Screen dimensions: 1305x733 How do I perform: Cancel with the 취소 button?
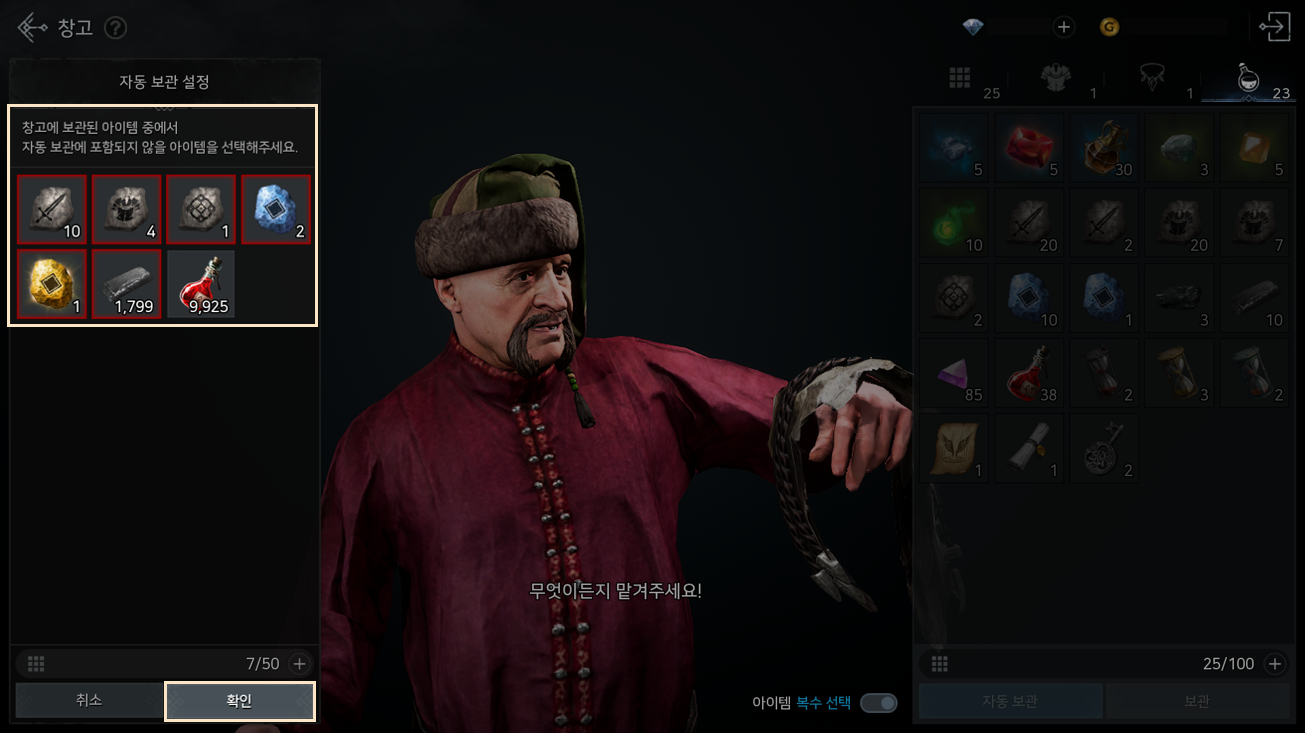coord(89,701)
